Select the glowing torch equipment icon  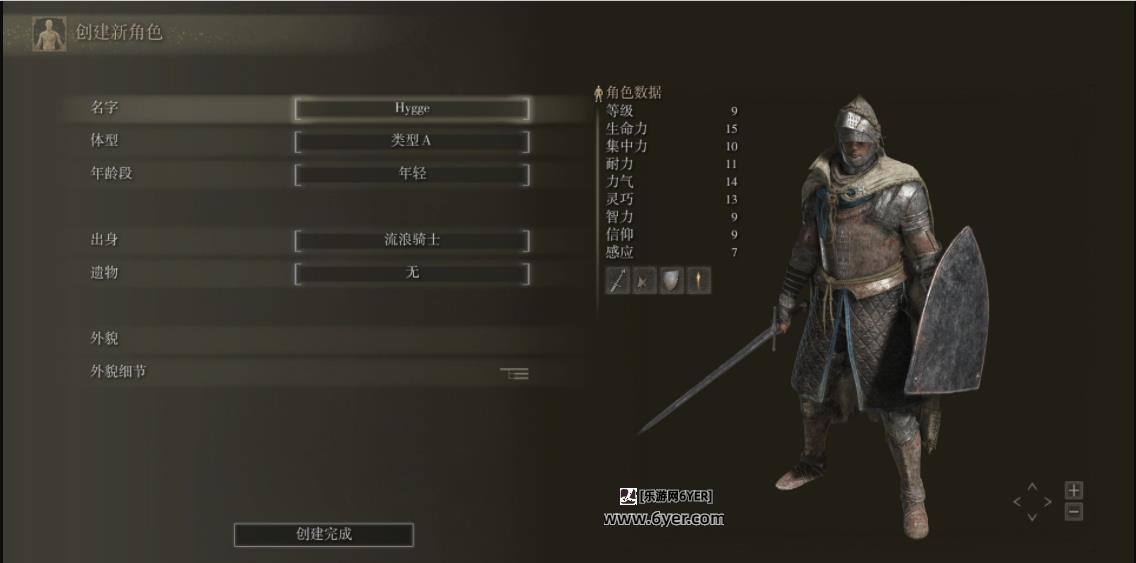pos(698,281)
